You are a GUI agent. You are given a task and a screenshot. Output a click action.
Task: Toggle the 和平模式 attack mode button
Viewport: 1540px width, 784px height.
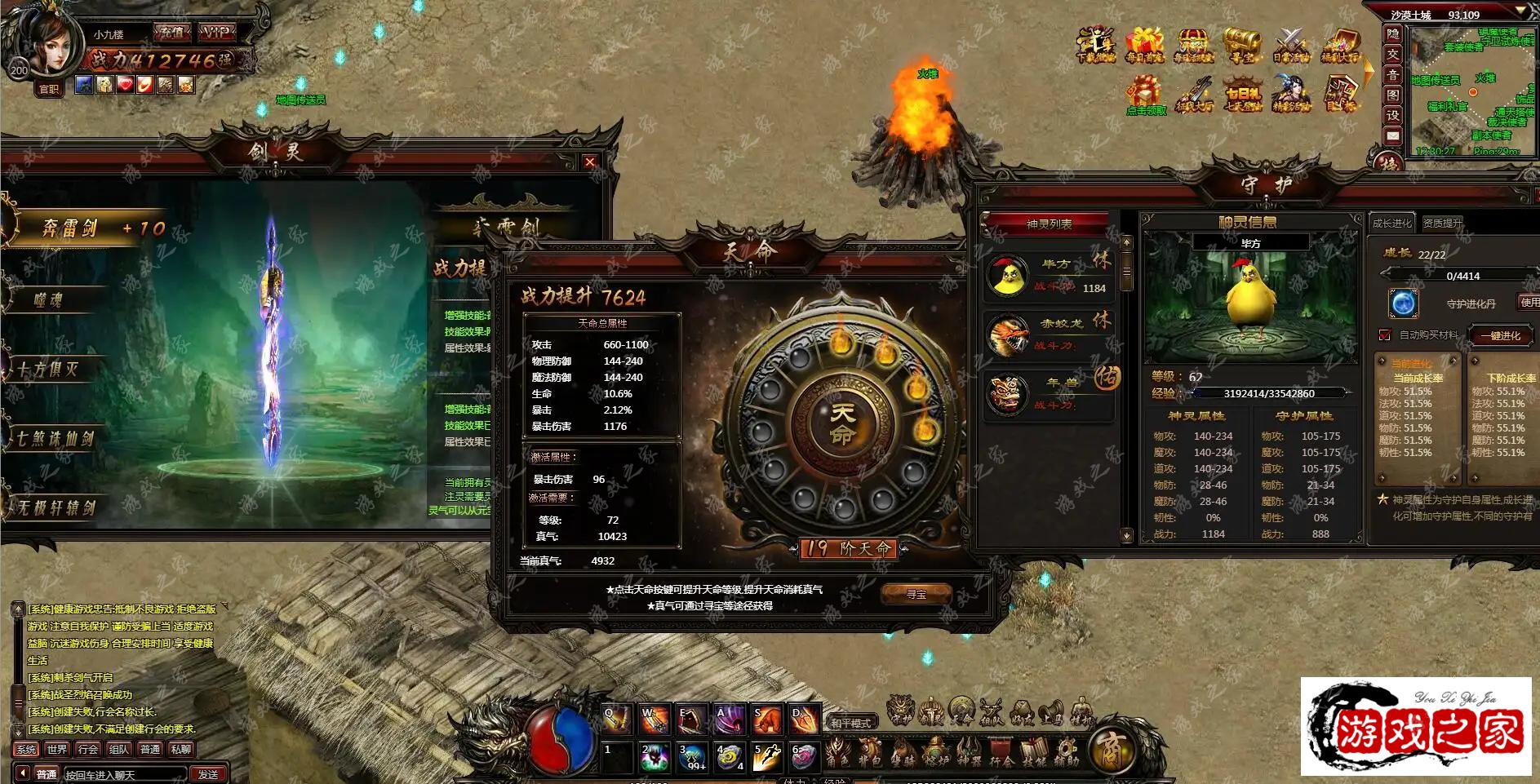851,723
